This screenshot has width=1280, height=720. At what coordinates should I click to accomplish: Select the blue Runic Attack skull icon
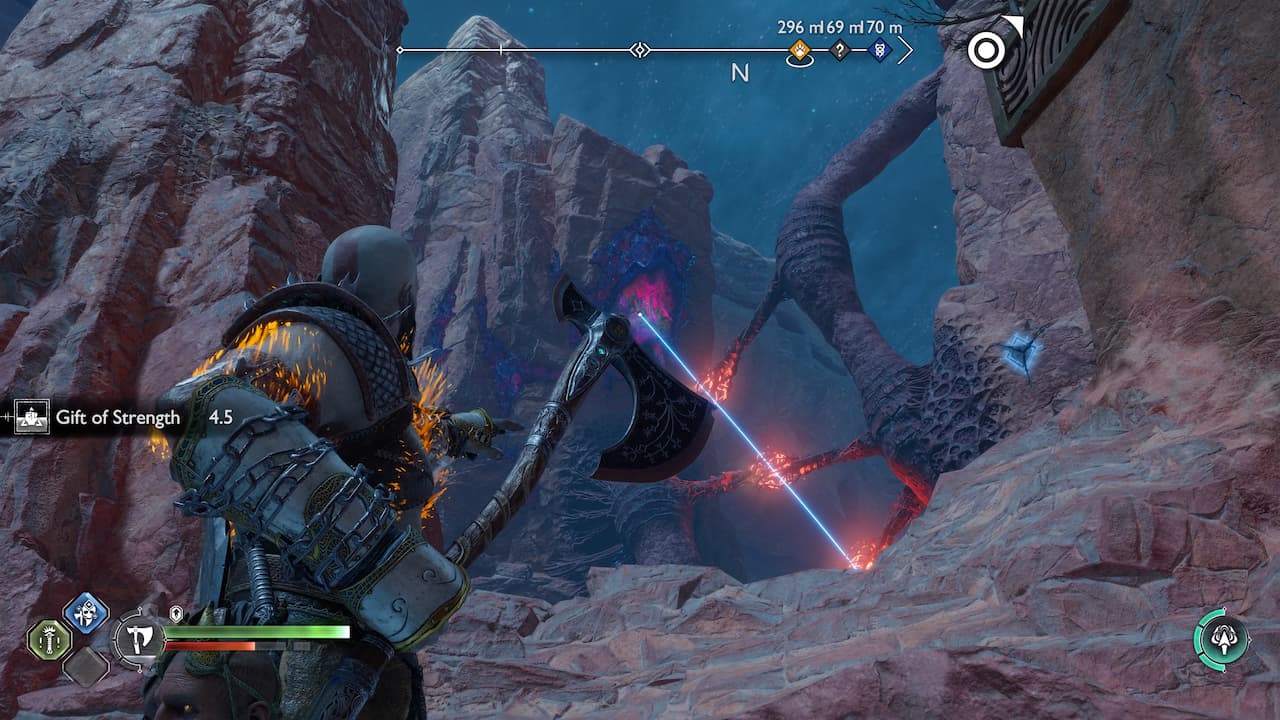84,618
